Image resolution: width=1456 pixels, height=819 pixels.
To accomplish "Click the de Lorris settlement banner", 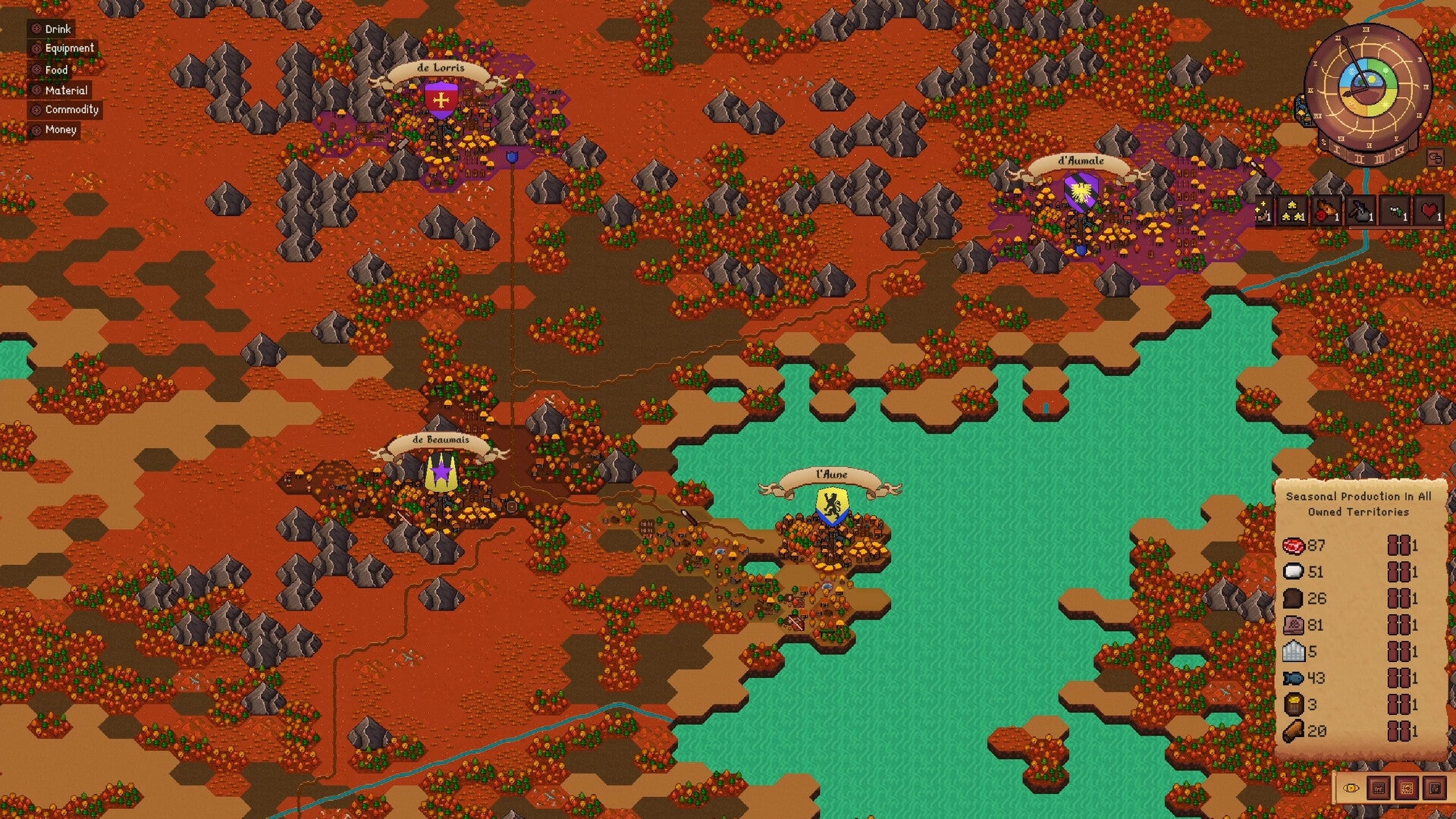I will 441,68.
